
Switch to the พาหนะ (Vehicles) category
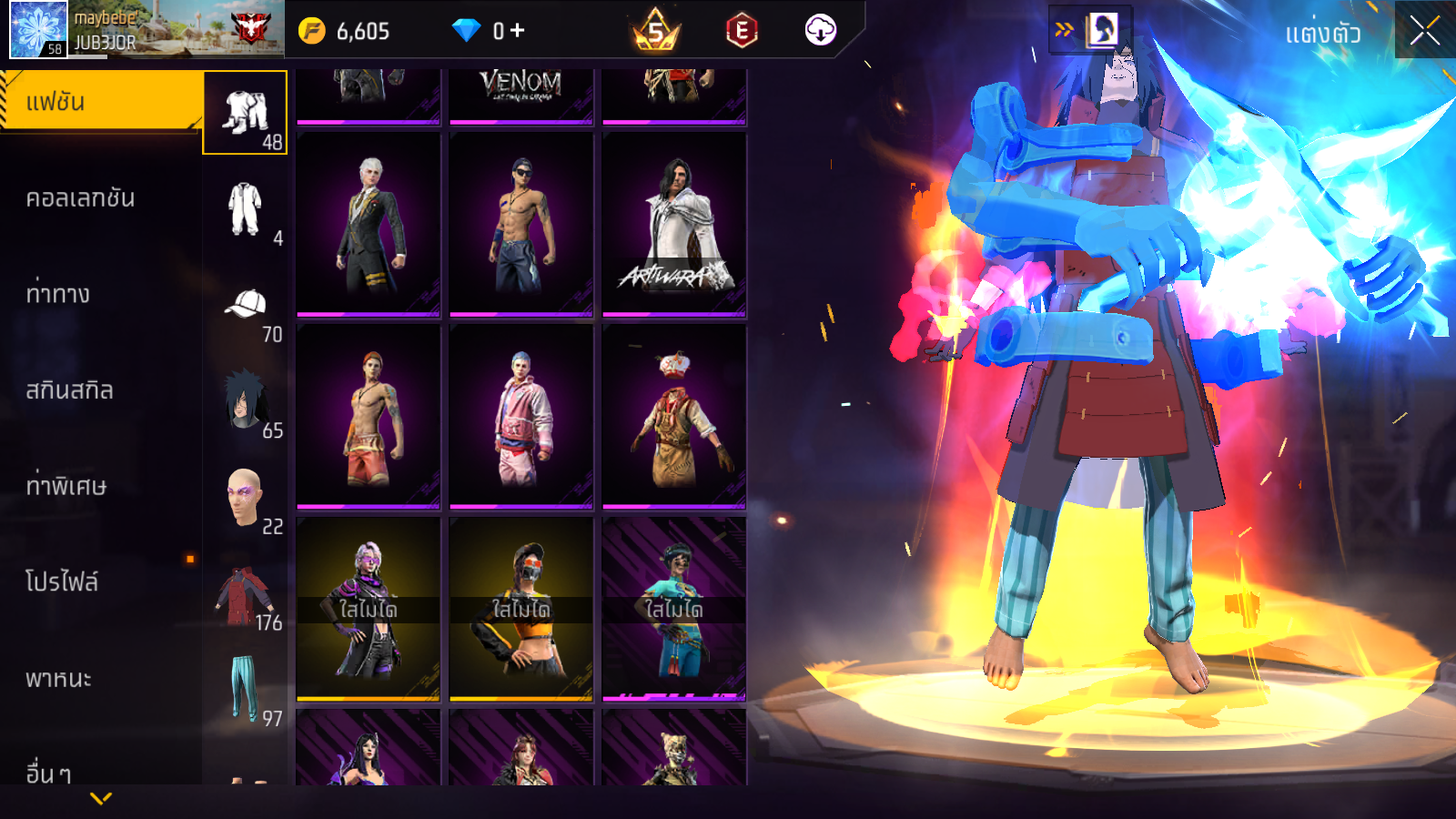point(58,679)
